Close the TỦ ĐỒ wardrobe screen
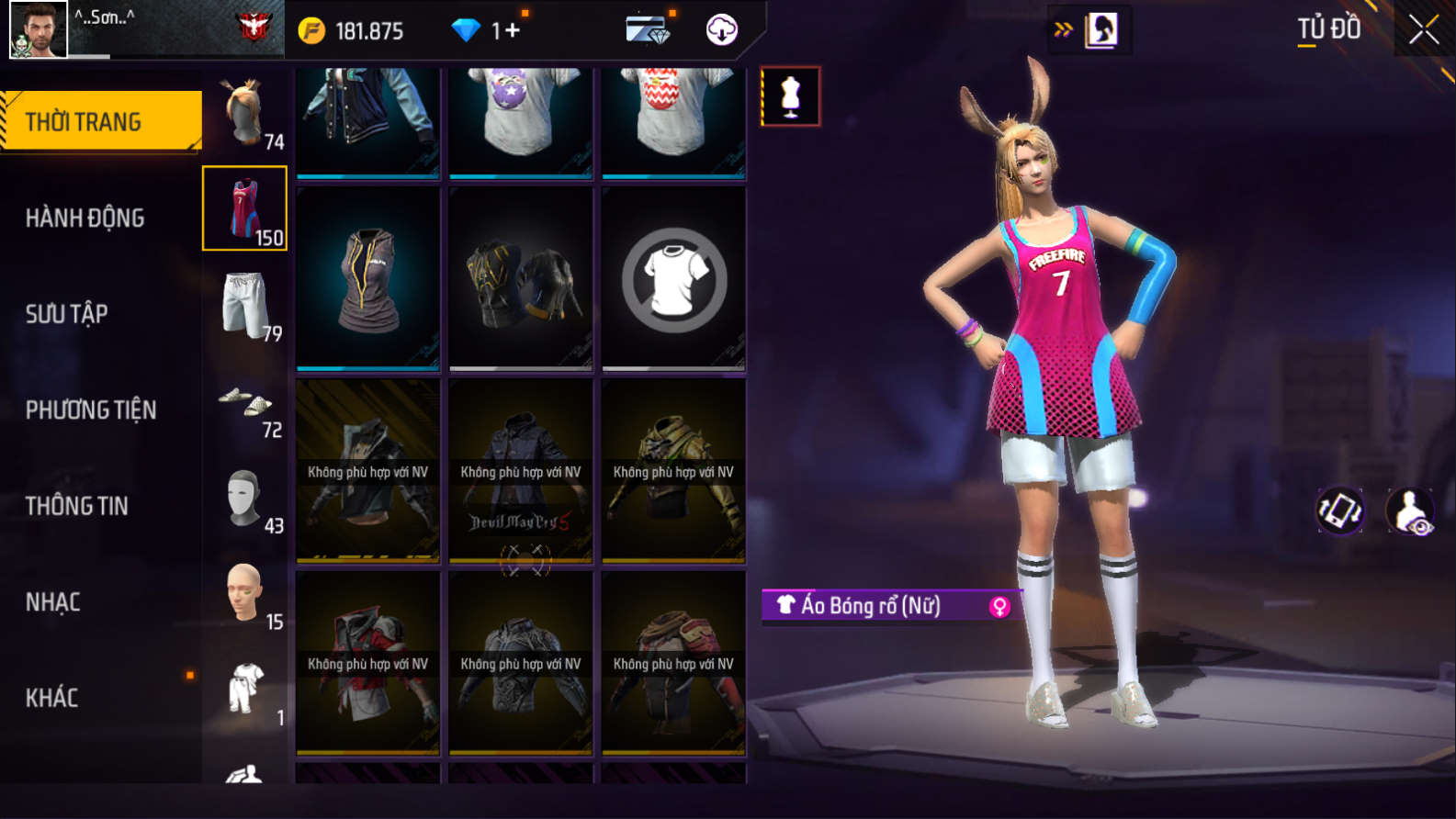The image size is (1456, 819). (1423, 30)
